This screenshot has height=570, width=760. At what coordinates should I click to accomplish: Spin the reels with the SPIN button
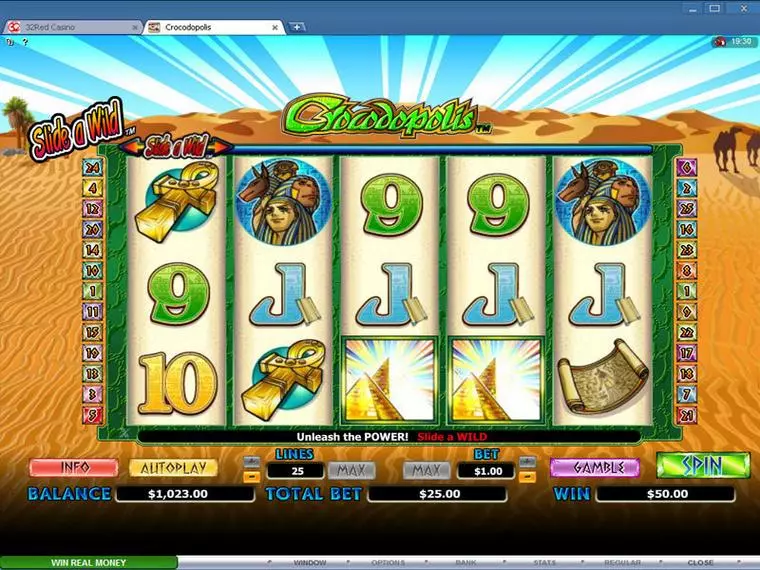click(x=703, y=466)
